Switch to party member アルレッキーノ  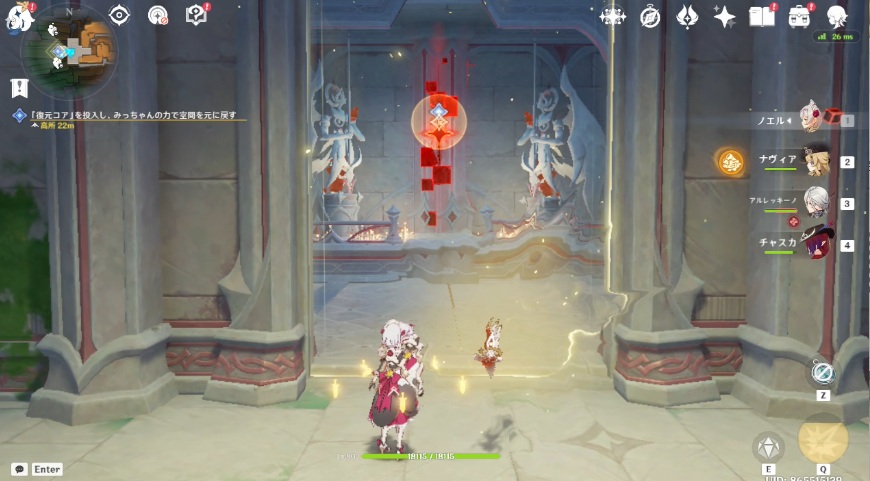tap(814, 203)
